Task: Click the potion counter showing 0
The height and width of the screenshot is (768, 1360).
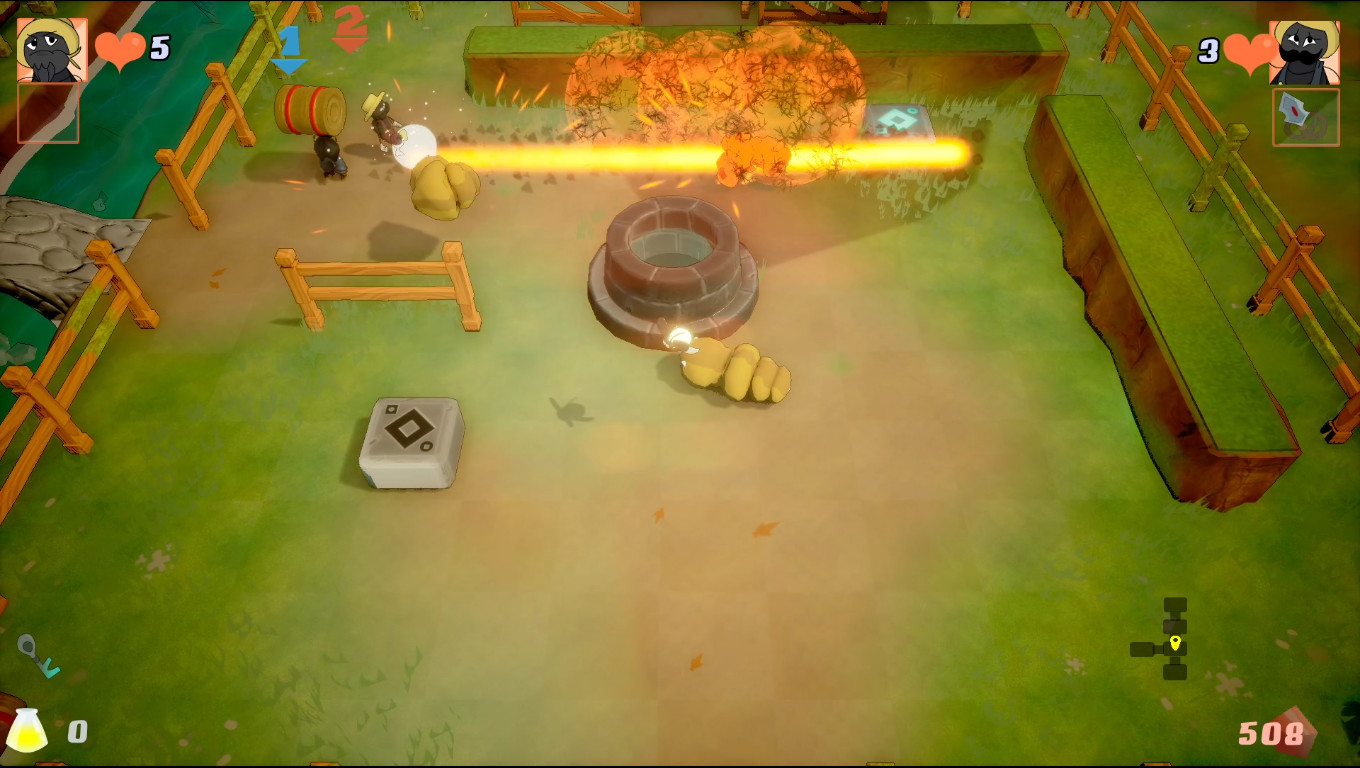Action: (77, 731)
